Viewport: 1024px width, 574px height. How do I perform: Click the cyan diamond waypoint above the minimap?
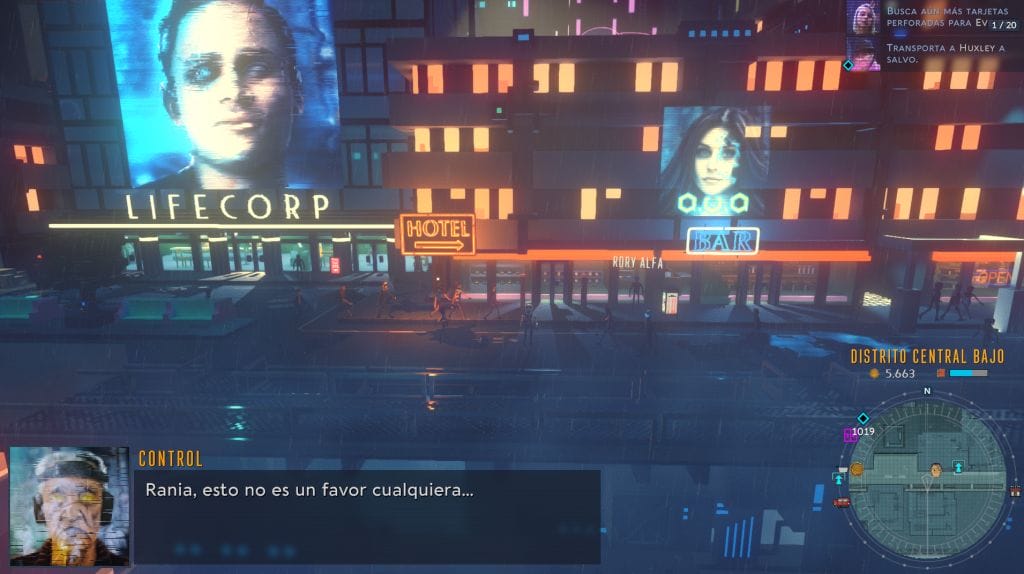click(863, 418)
